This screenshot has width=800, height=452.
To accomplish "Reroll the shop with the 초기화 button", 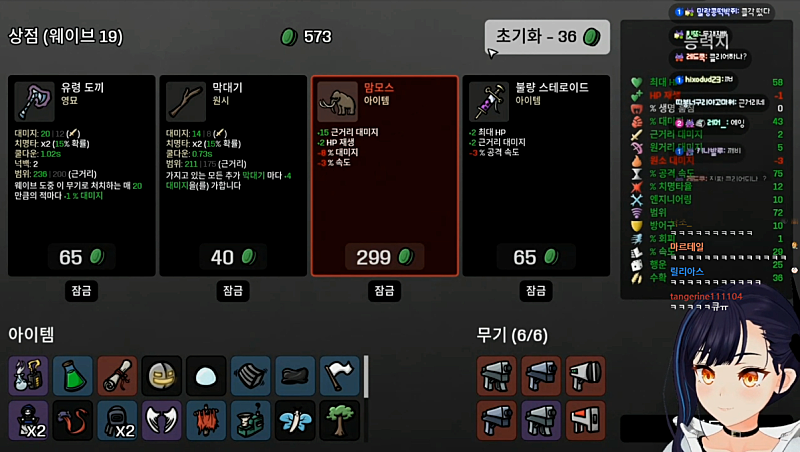I will [547, 37].
